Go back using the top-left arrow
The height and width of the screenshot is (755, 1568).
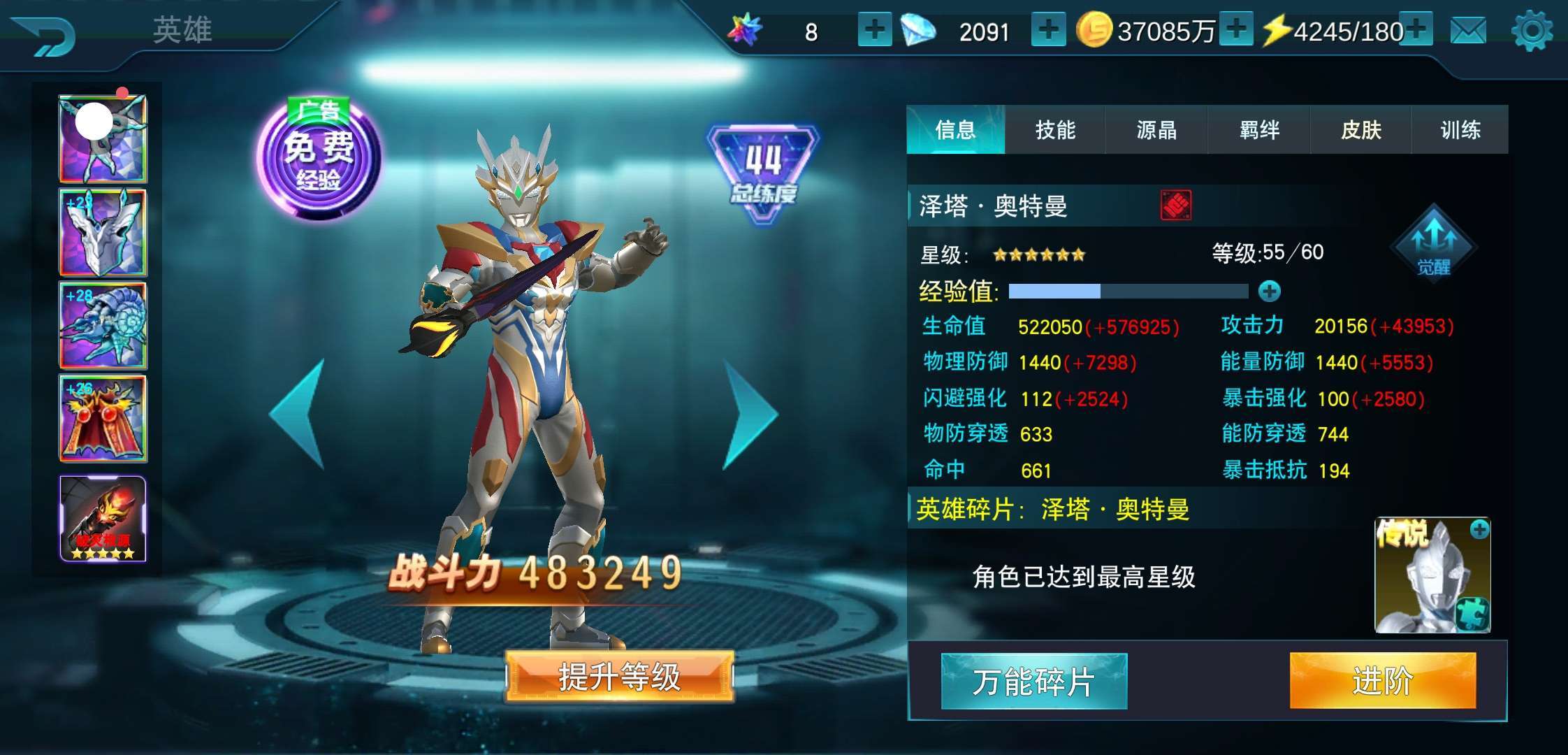point(44,35)
